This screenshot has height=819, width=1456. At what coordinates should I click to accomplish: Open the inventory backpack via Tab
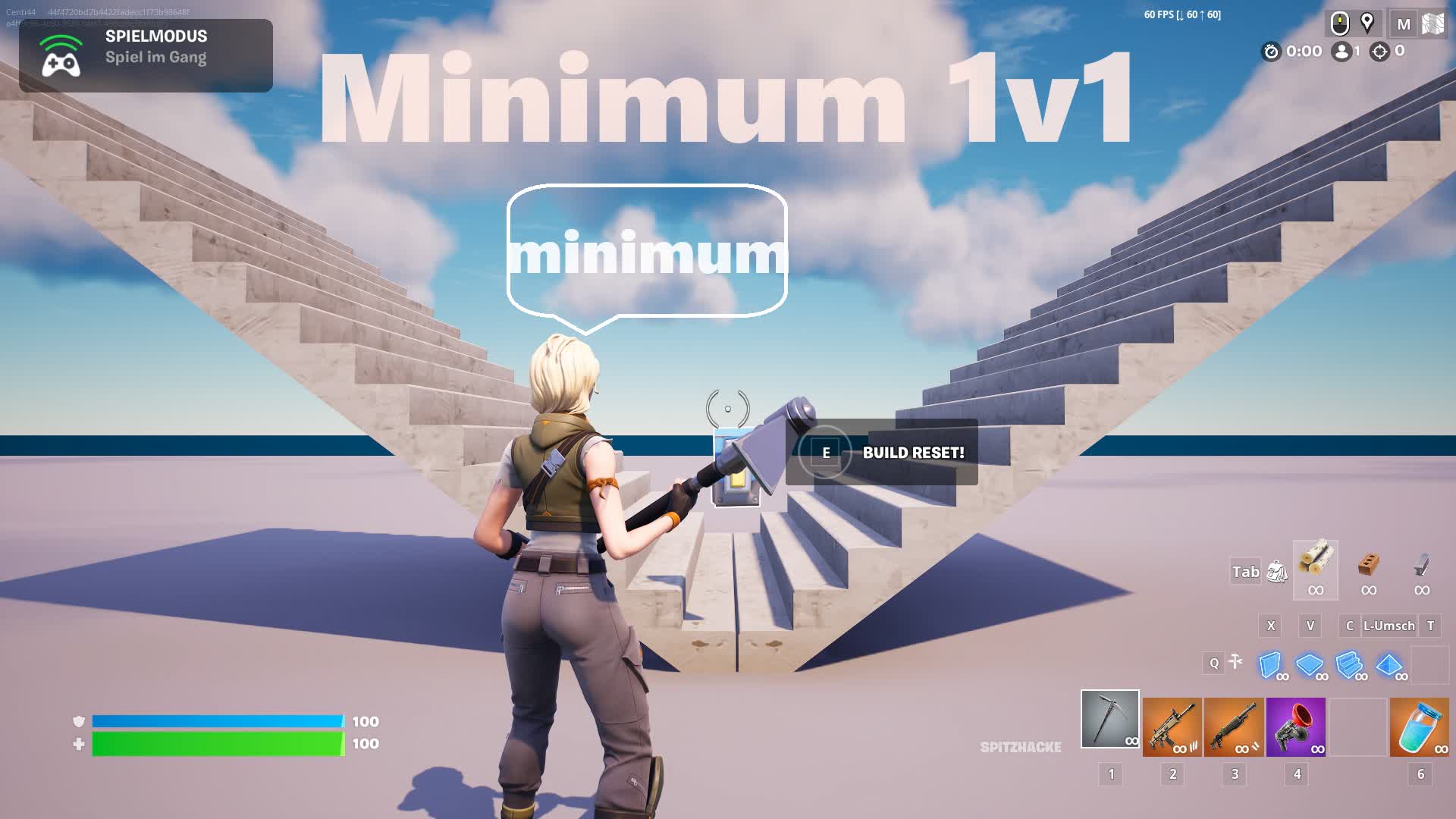point(1275,571)
